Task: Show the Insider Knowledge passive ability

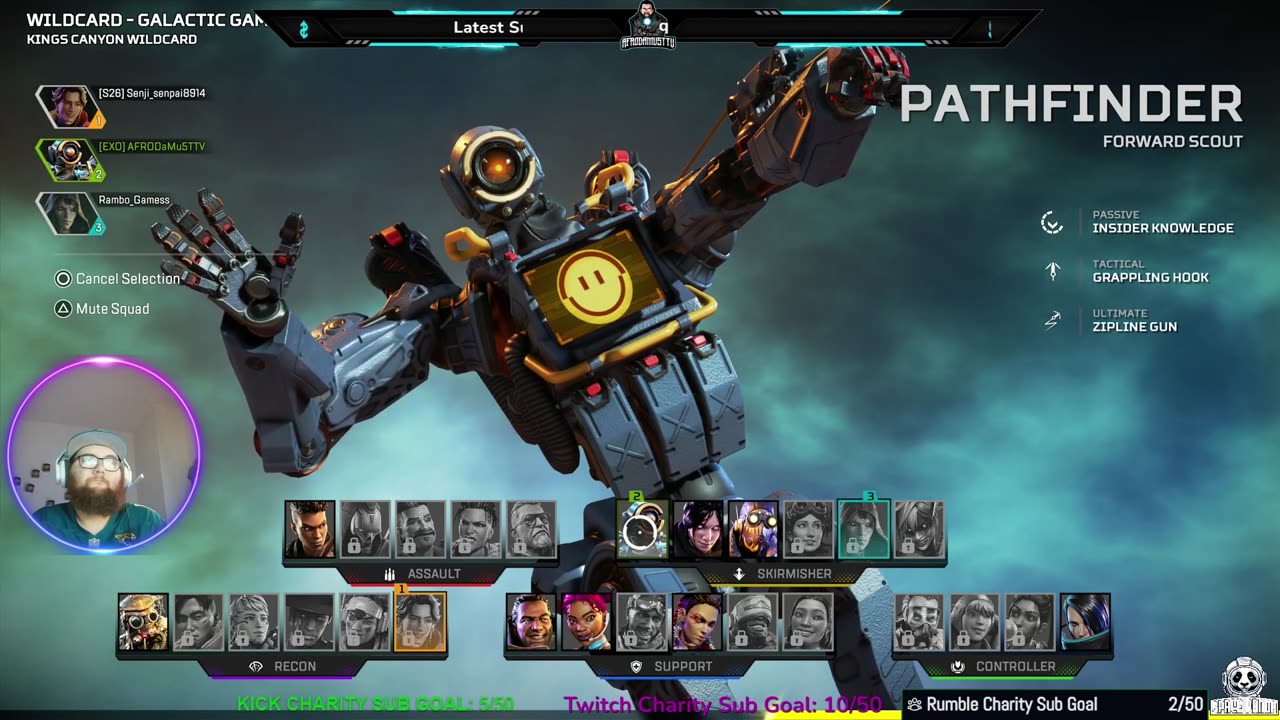Action: pos(1162,228)
